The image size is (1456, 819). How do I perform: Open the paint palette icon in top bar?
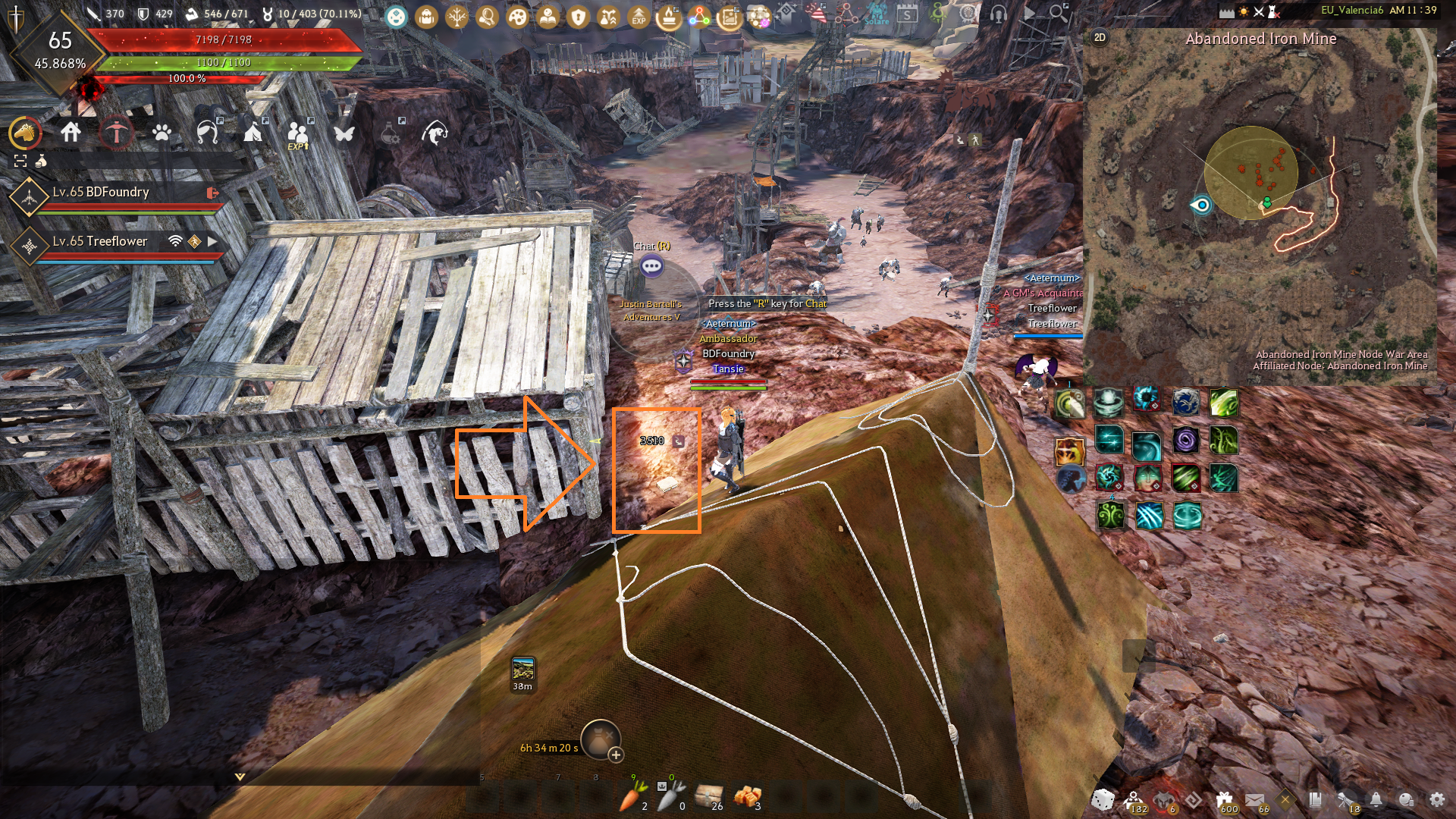(518, 16)
